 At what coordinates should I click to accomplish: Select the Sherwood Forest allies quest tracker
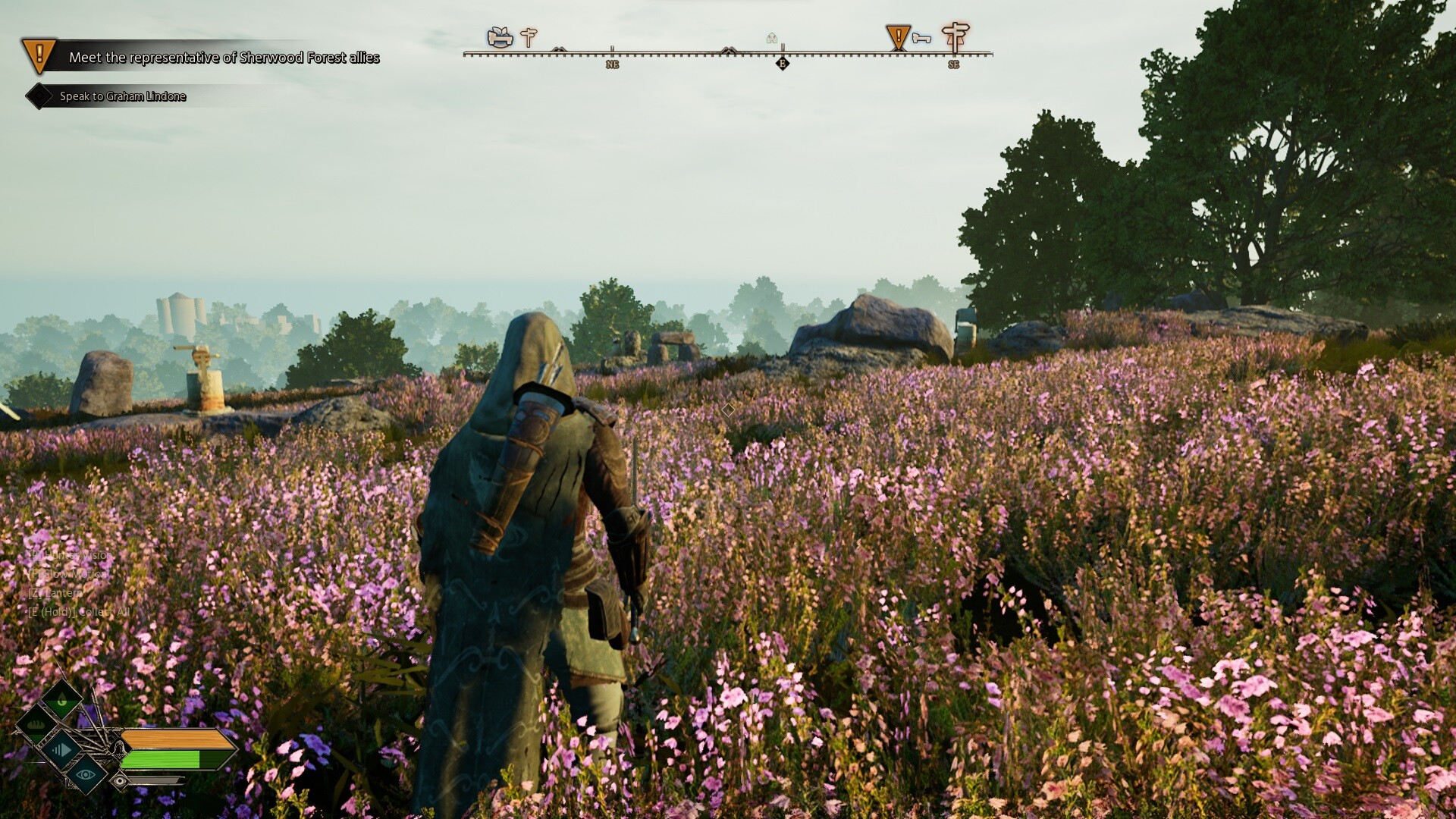coord(223,58)
